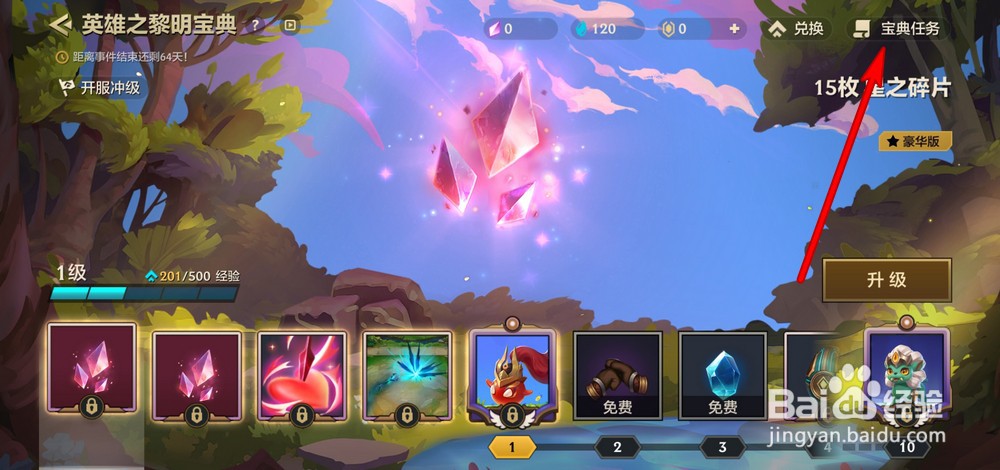Open the 宝典任务 mission list
Image resolution: width=1000 pixels, height=470 pixels.
[x=898, y=29]
